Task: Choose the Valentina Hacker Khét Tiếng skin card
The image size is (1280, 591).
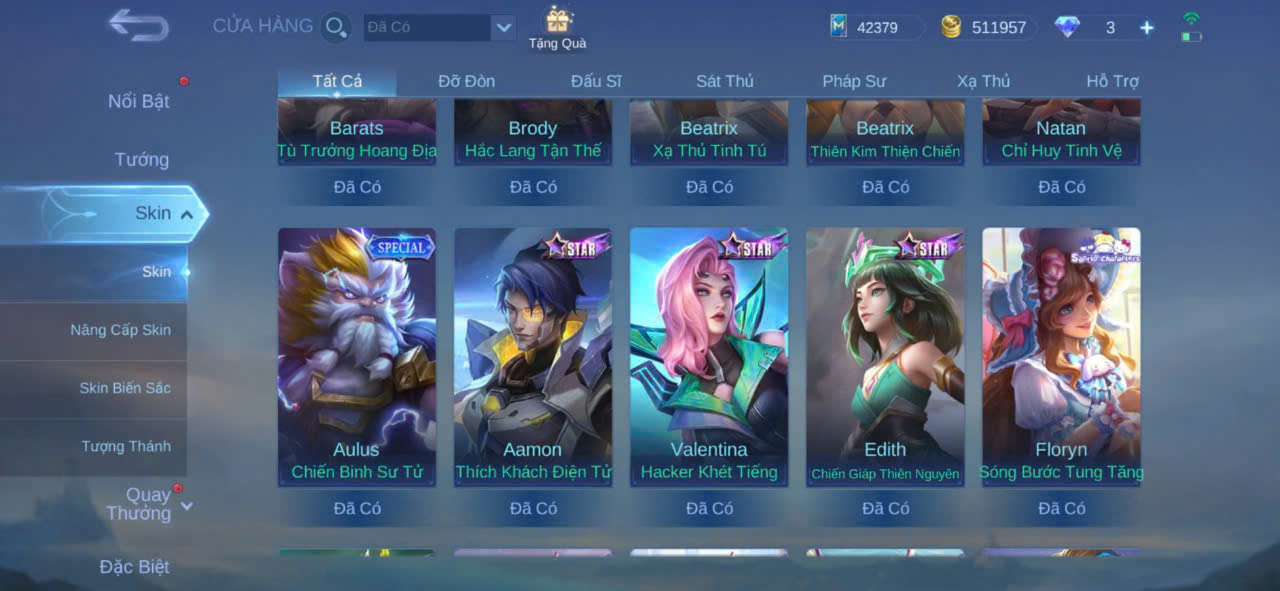Action: click(x=709, y=357)
